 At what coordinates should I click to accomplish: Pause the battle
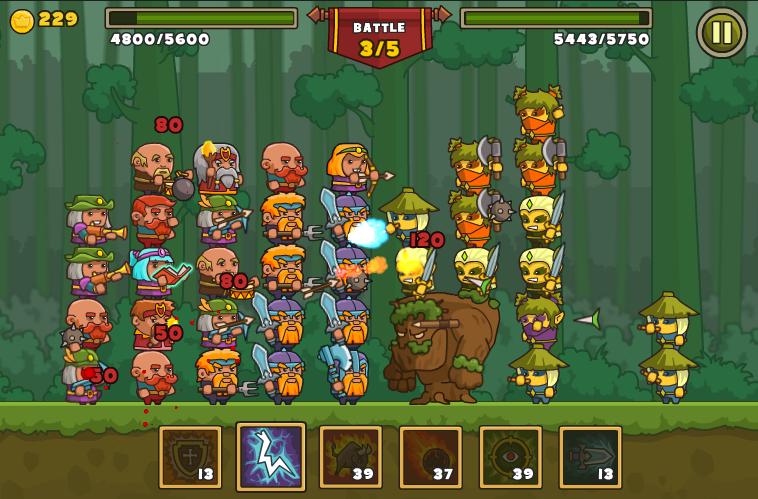tap(721, 32)
